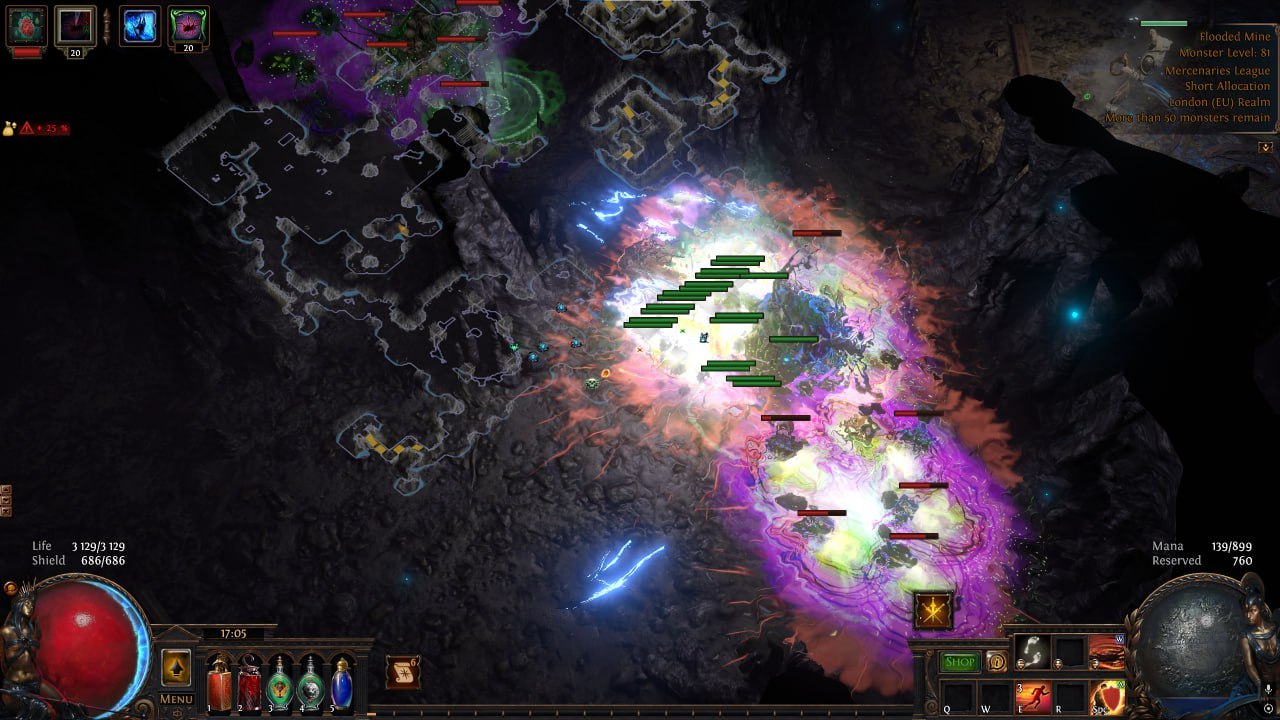Open the green Shop button
1280x720 pixels.
(x=960, y=662)
